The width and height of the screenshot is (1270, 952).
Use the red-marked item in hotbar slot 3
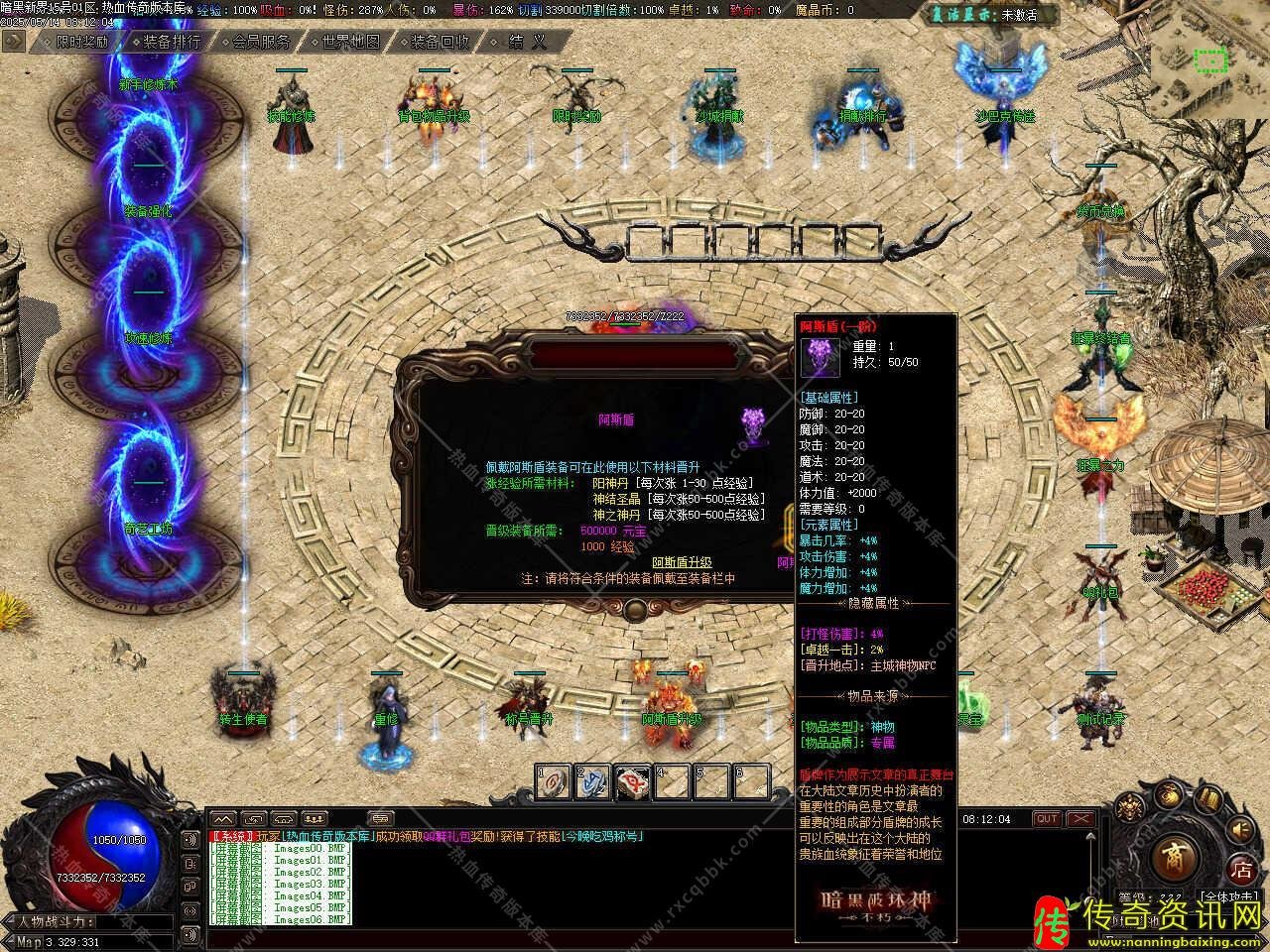633,781
